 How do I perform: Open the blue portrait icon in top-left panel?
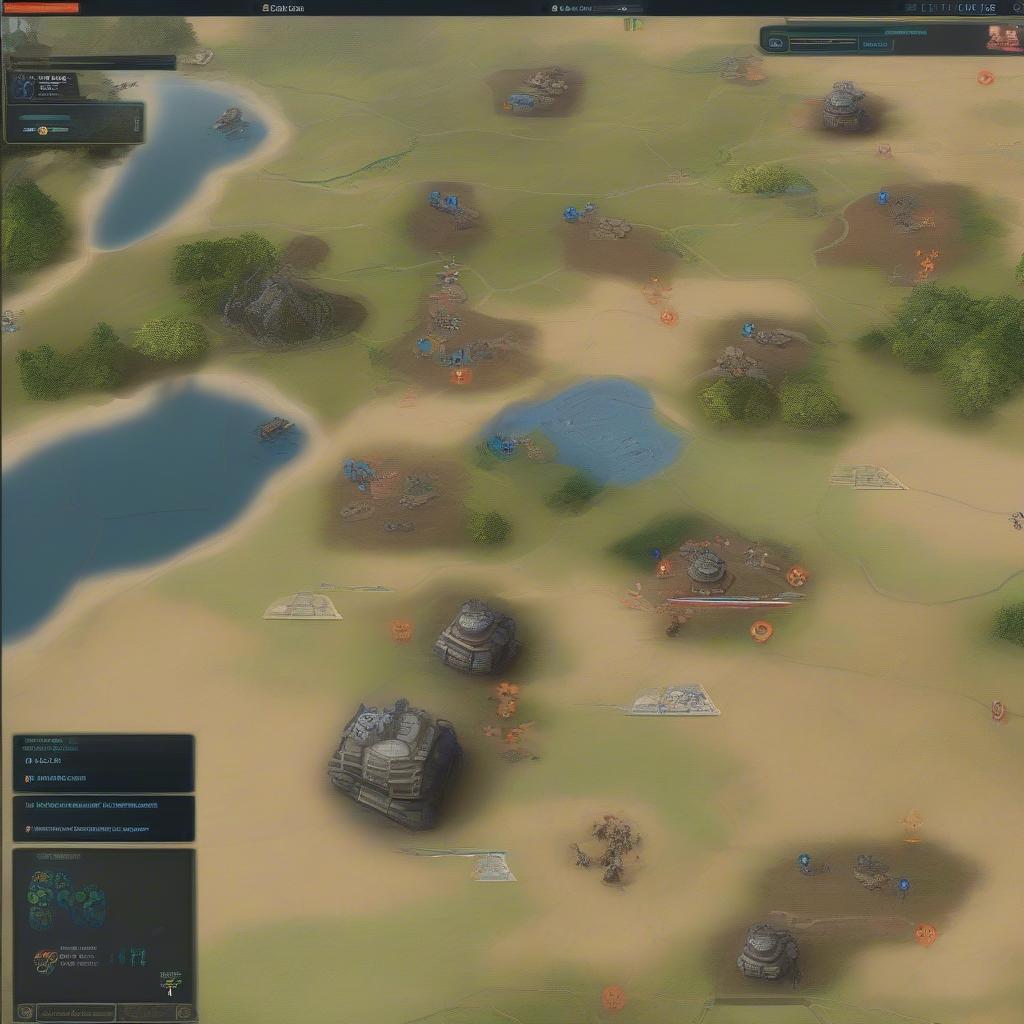coord(24,87)
